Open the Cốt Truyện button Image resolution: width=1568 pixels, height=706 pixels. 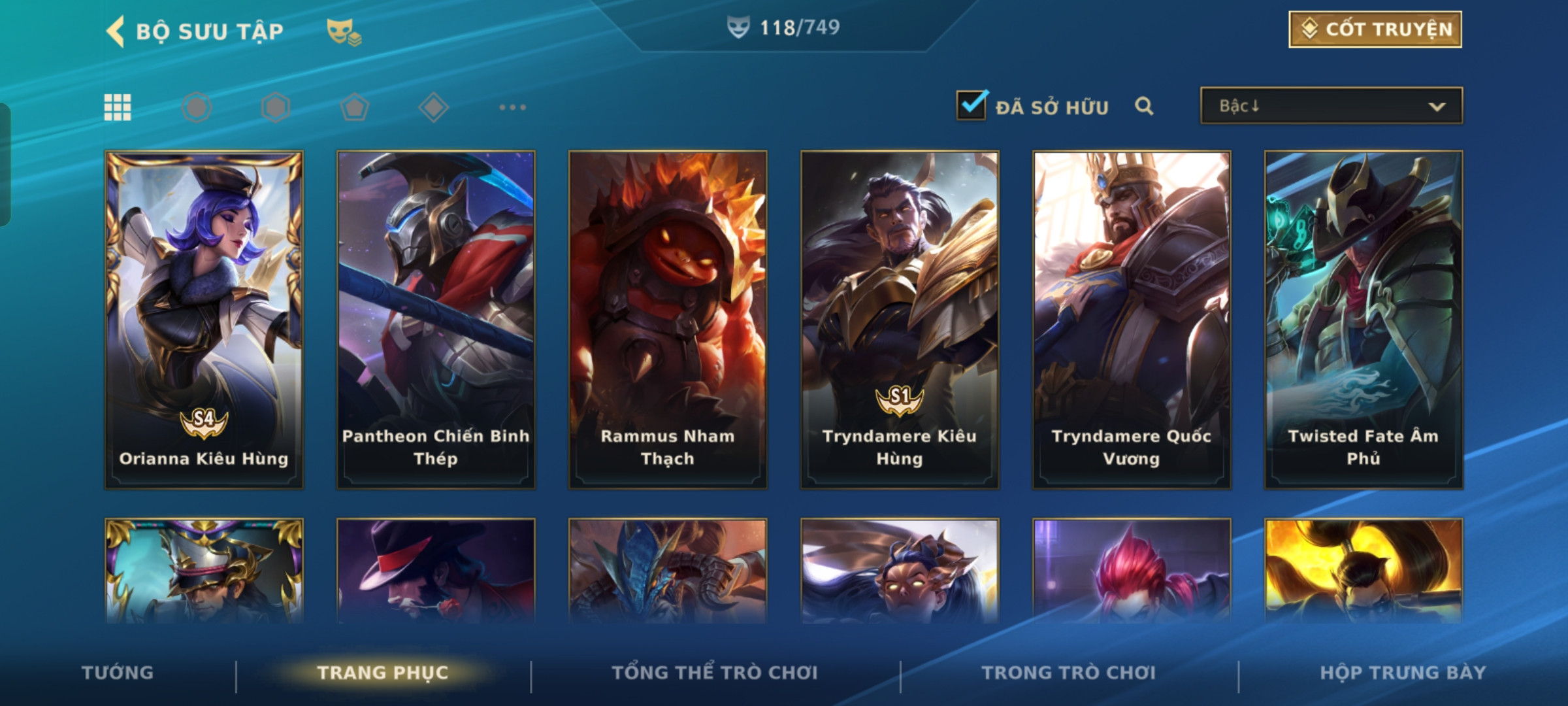[x=1375, y=29]
